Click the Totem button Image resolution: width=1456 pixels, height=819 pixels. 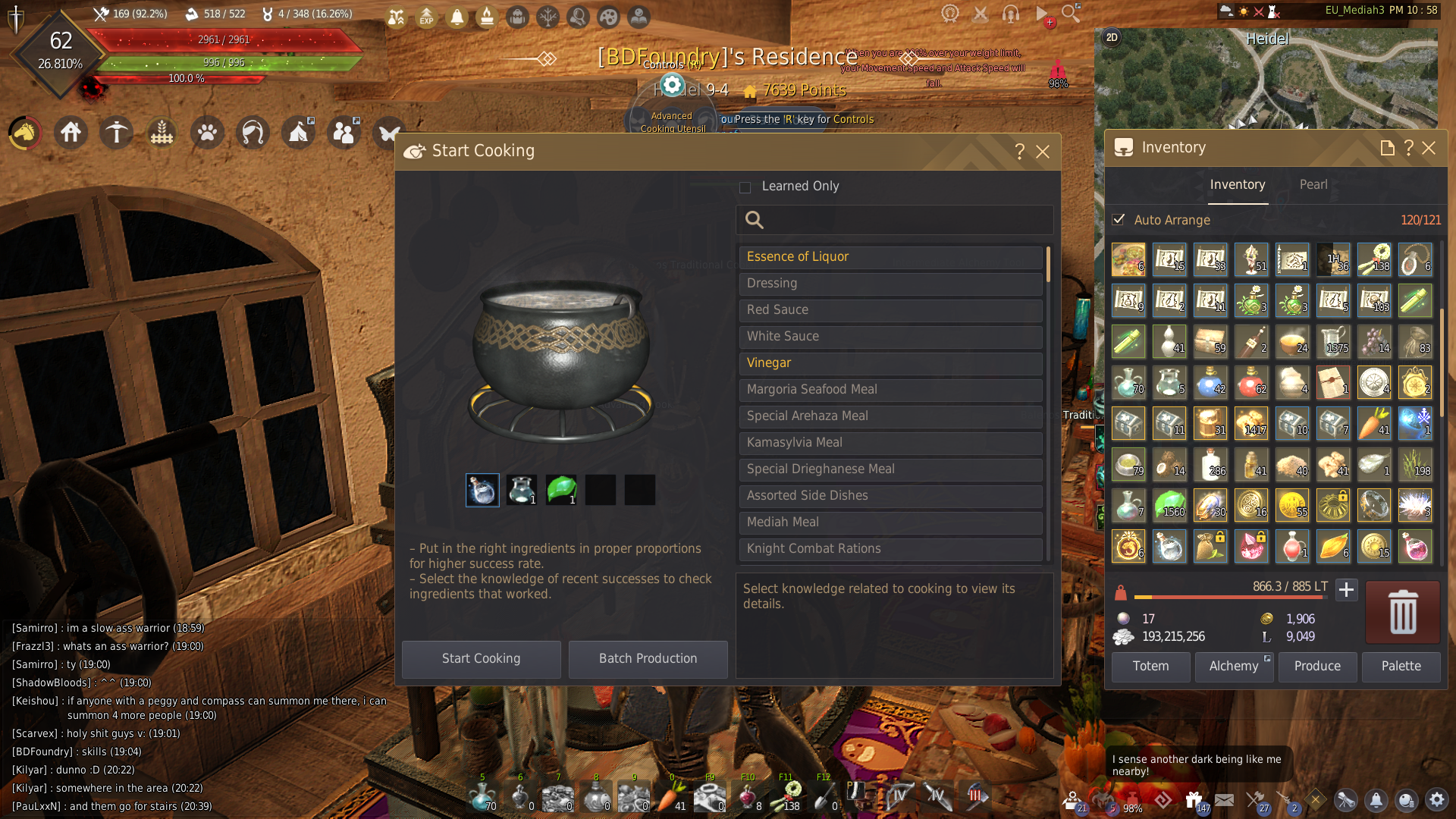point(1150,667)
